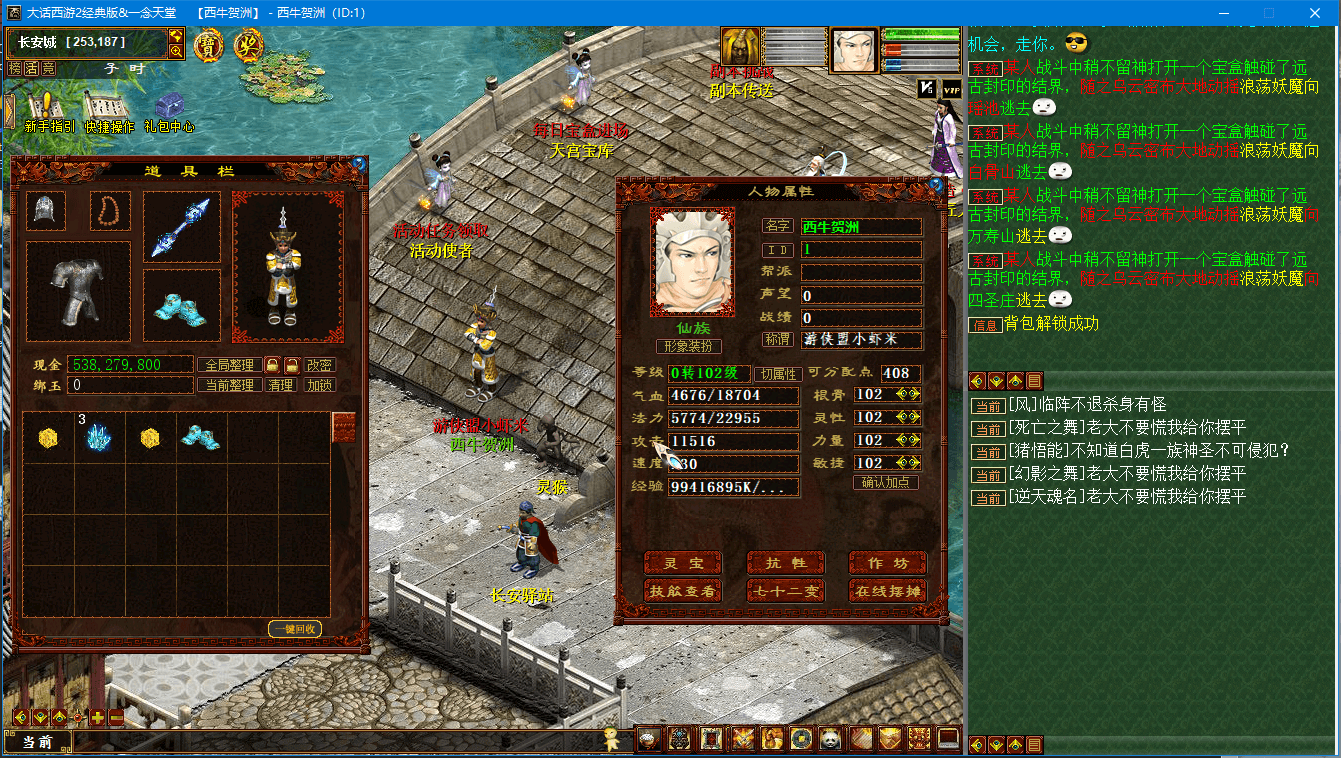Minimize the game window
This screenshot has width=1341, height=758.
tap(1223, 13)
